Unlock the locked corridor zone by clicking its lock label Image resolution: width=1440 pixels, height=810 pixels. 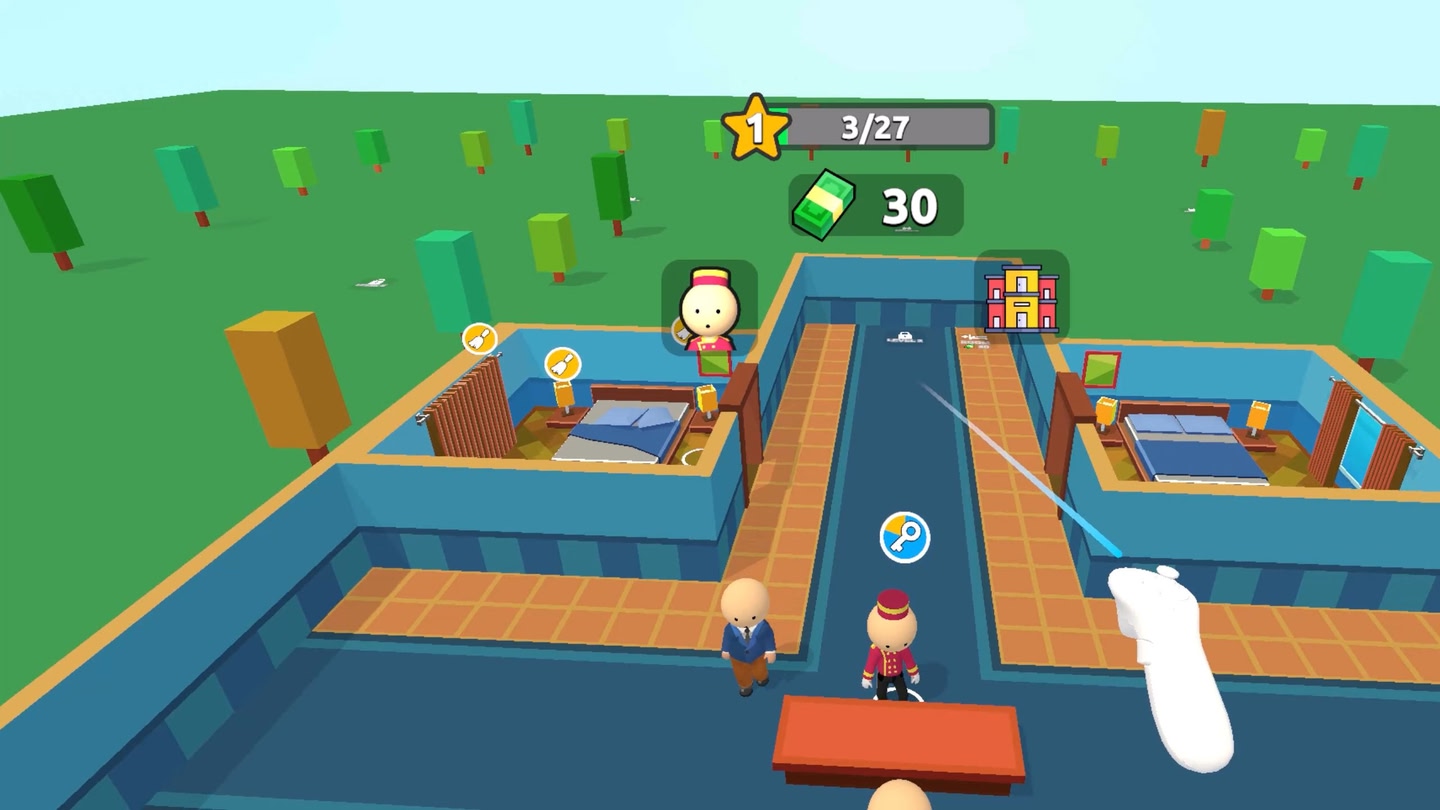tap(904, 338)
